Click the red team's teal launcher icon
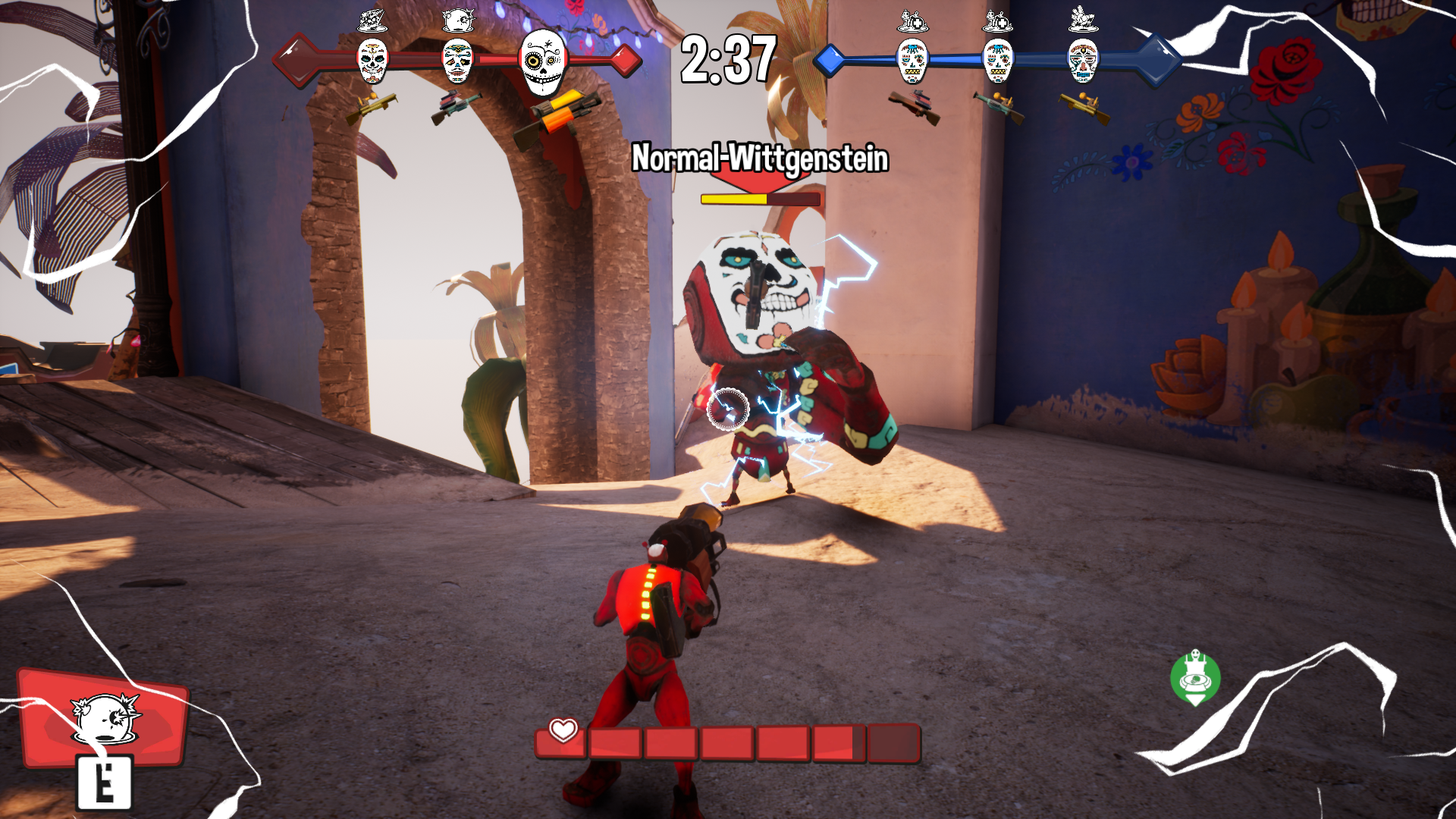The image size is (1456, 819). 456,105
